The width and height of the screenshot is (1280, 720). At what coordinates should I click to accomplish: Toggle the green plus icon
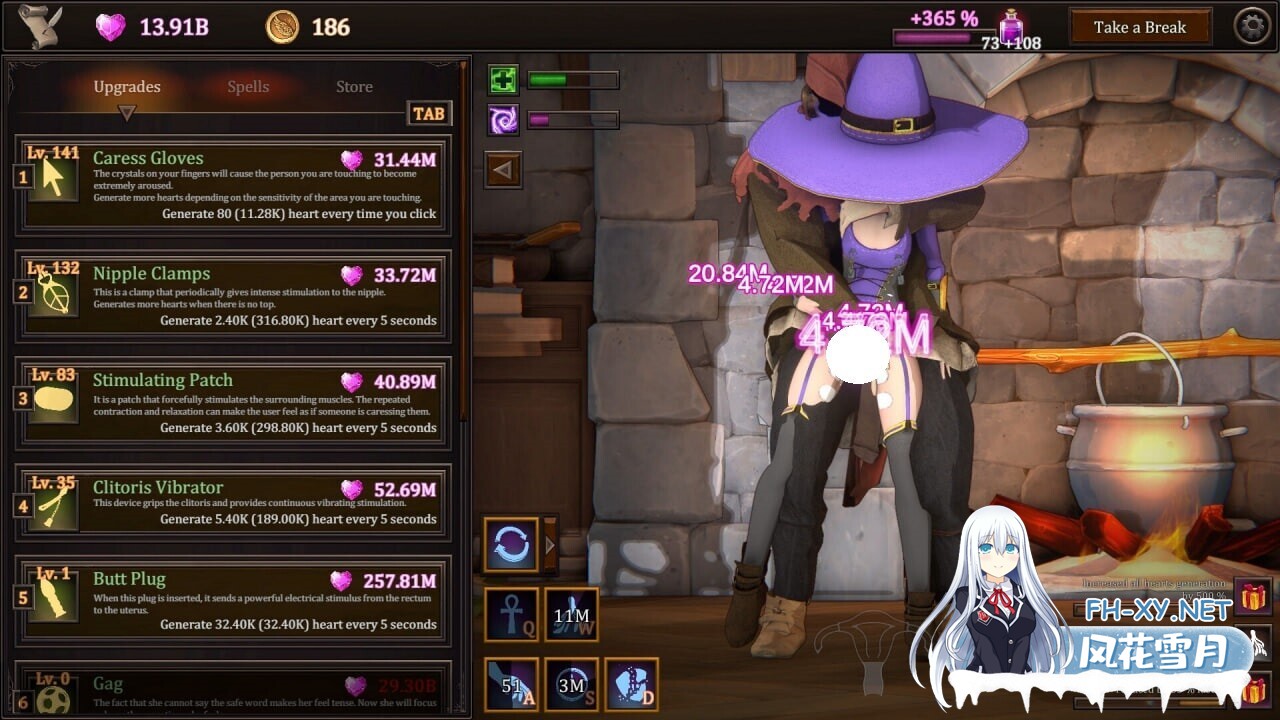tap(503, 80)
